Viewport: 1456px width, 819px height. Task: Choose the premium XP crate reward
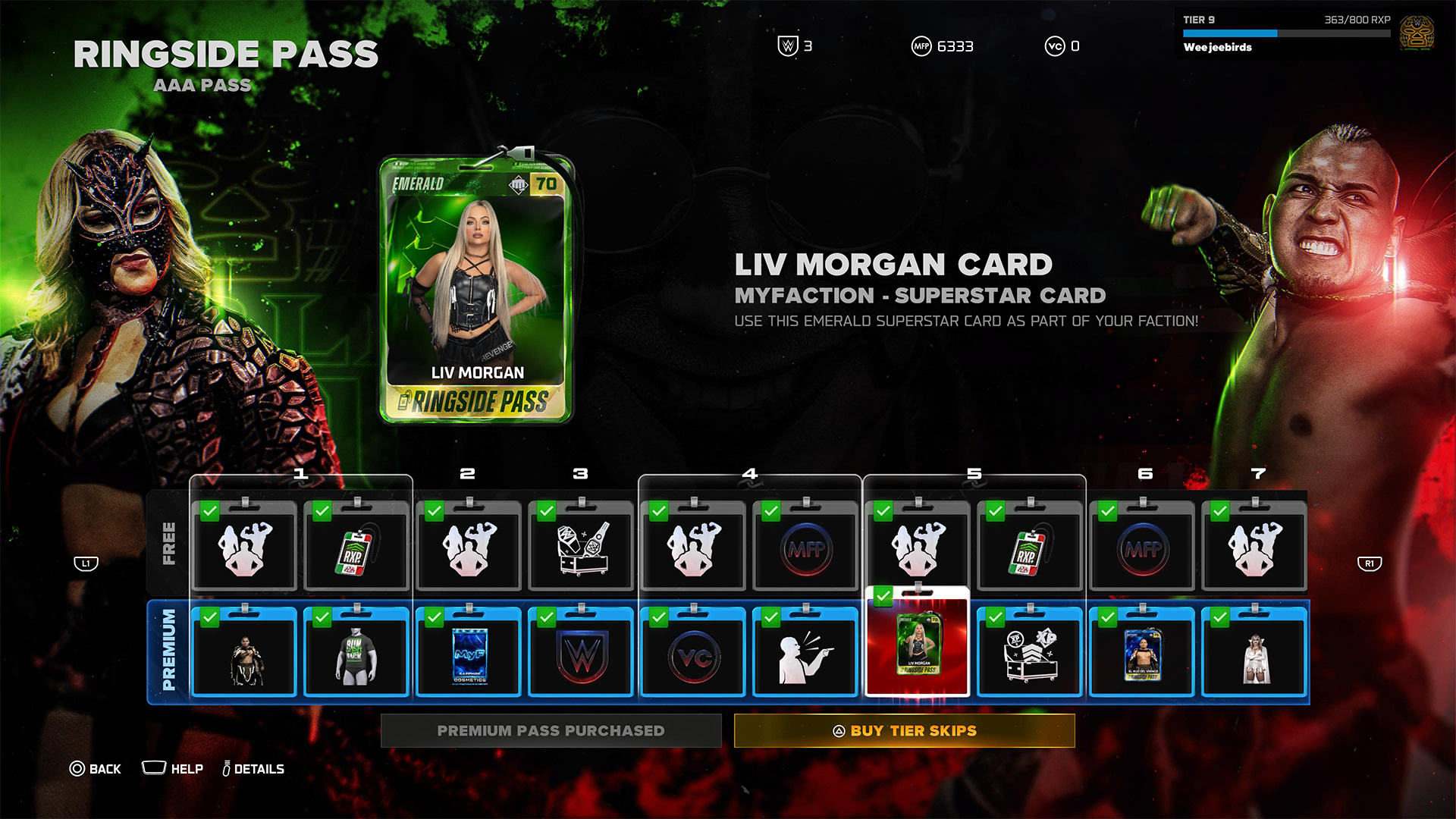tap(1030, 653)
